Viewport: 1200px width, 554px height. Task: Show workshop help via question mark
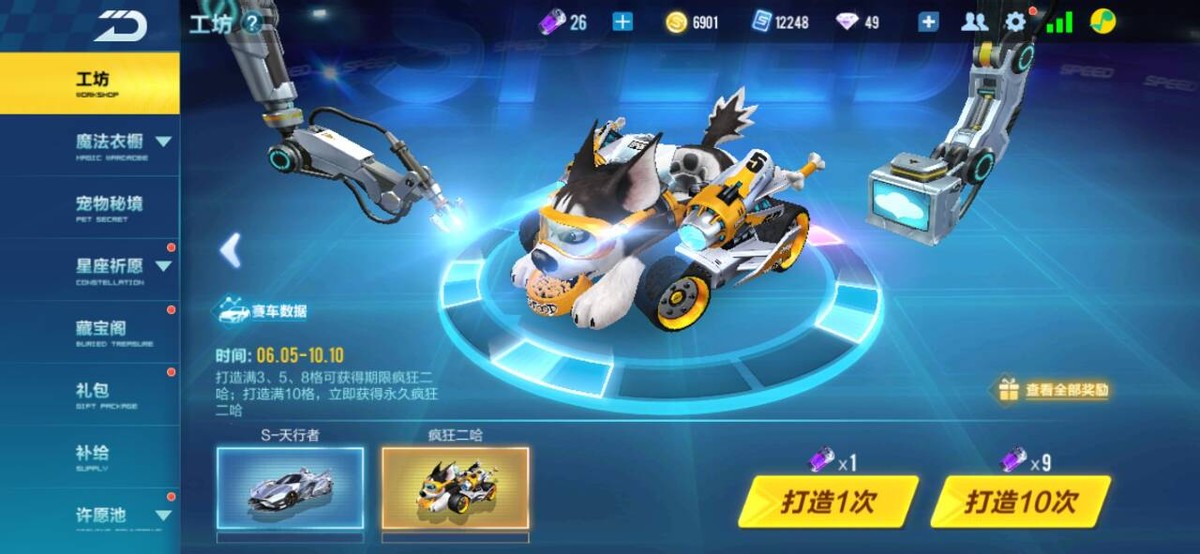tap(253, 22)
